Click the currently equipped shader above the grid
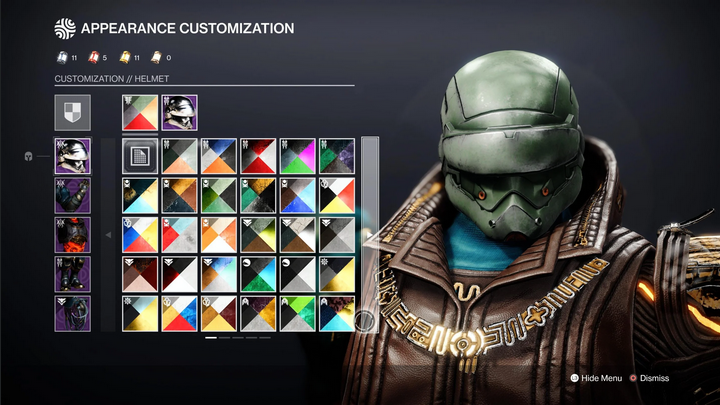This screenshot has height=405, width=720. pyautogui.click(x=140, y=113)
